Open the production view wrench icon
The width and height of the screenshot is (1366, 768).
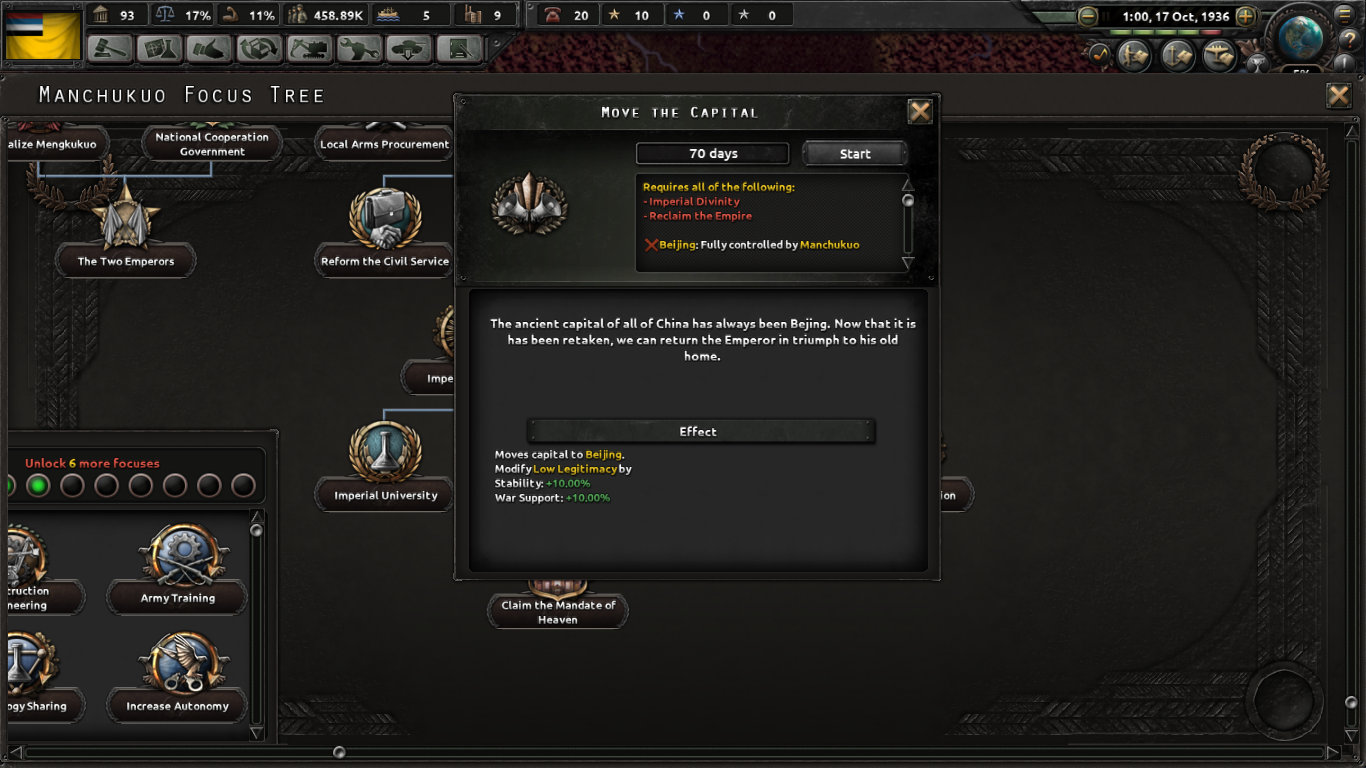tap(358, 49)
